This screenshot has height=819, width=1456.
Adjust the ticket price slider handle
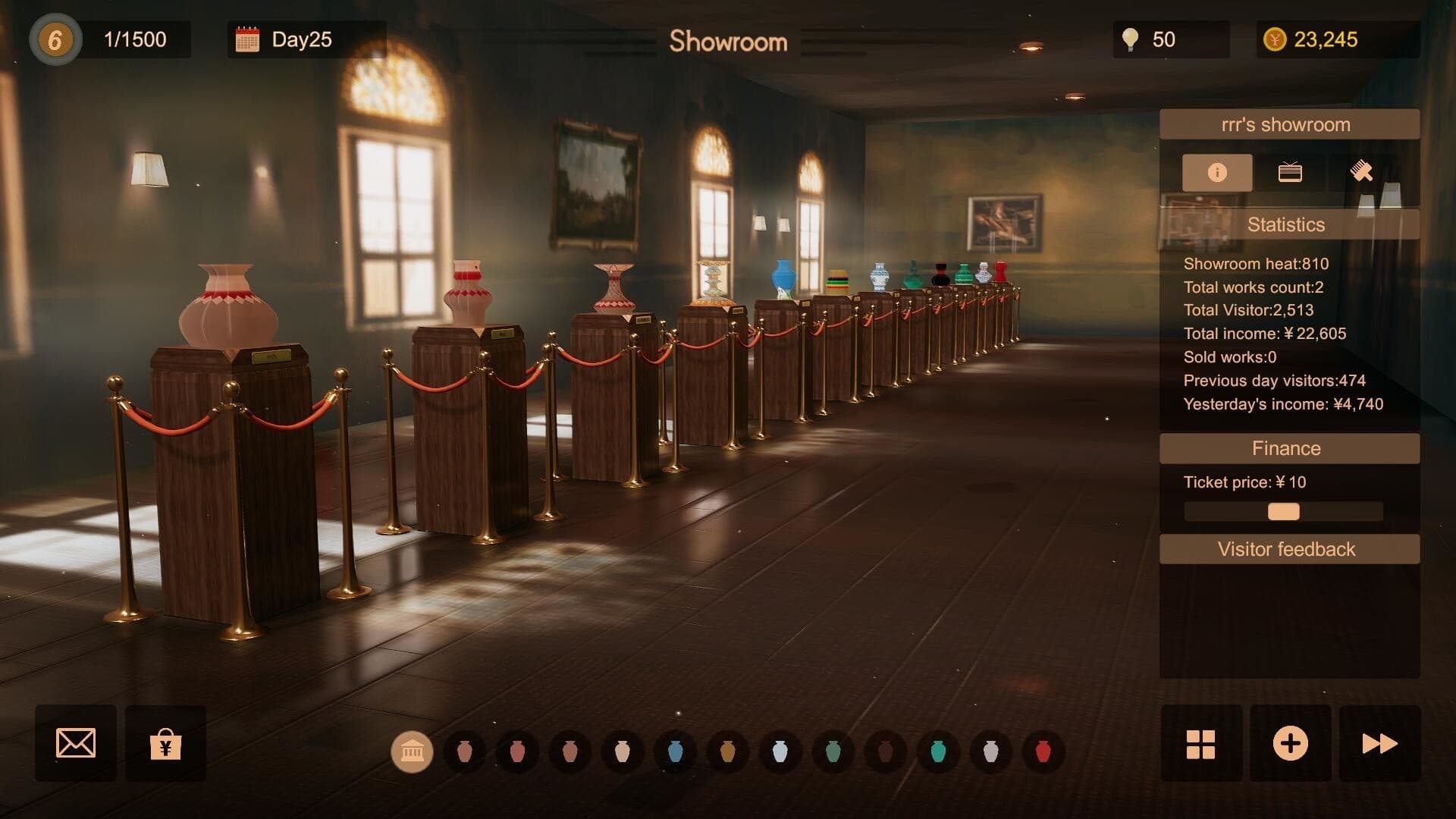[1284, 512]
